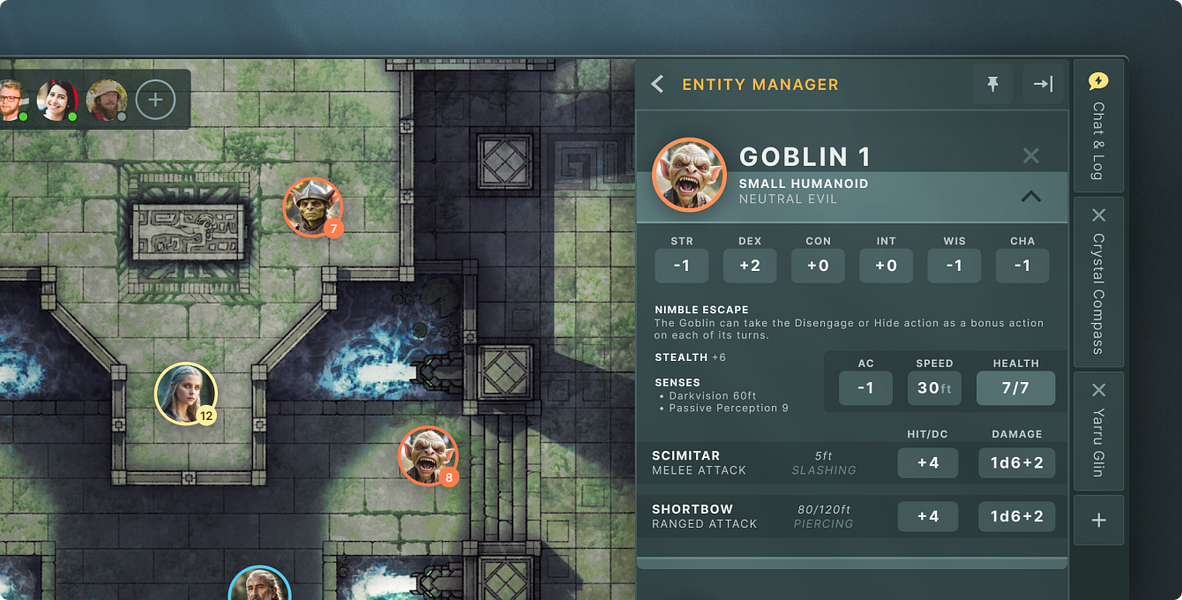
Task: Click the INT modifier box
Action: (886, 266)
